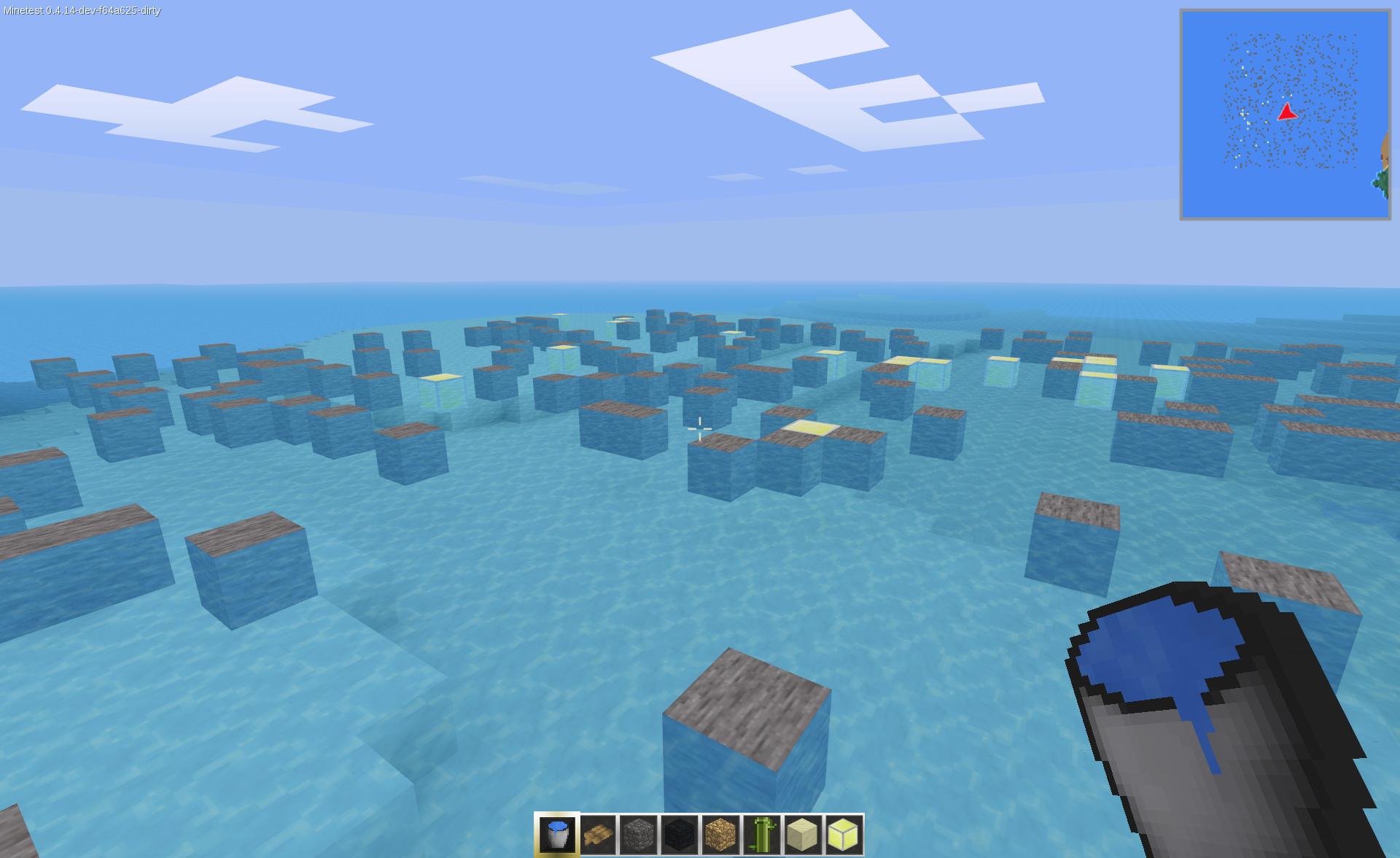Click the nearest stone-topped block in the water
Viewport: 1400px width, 858px height.
point(744,722)
